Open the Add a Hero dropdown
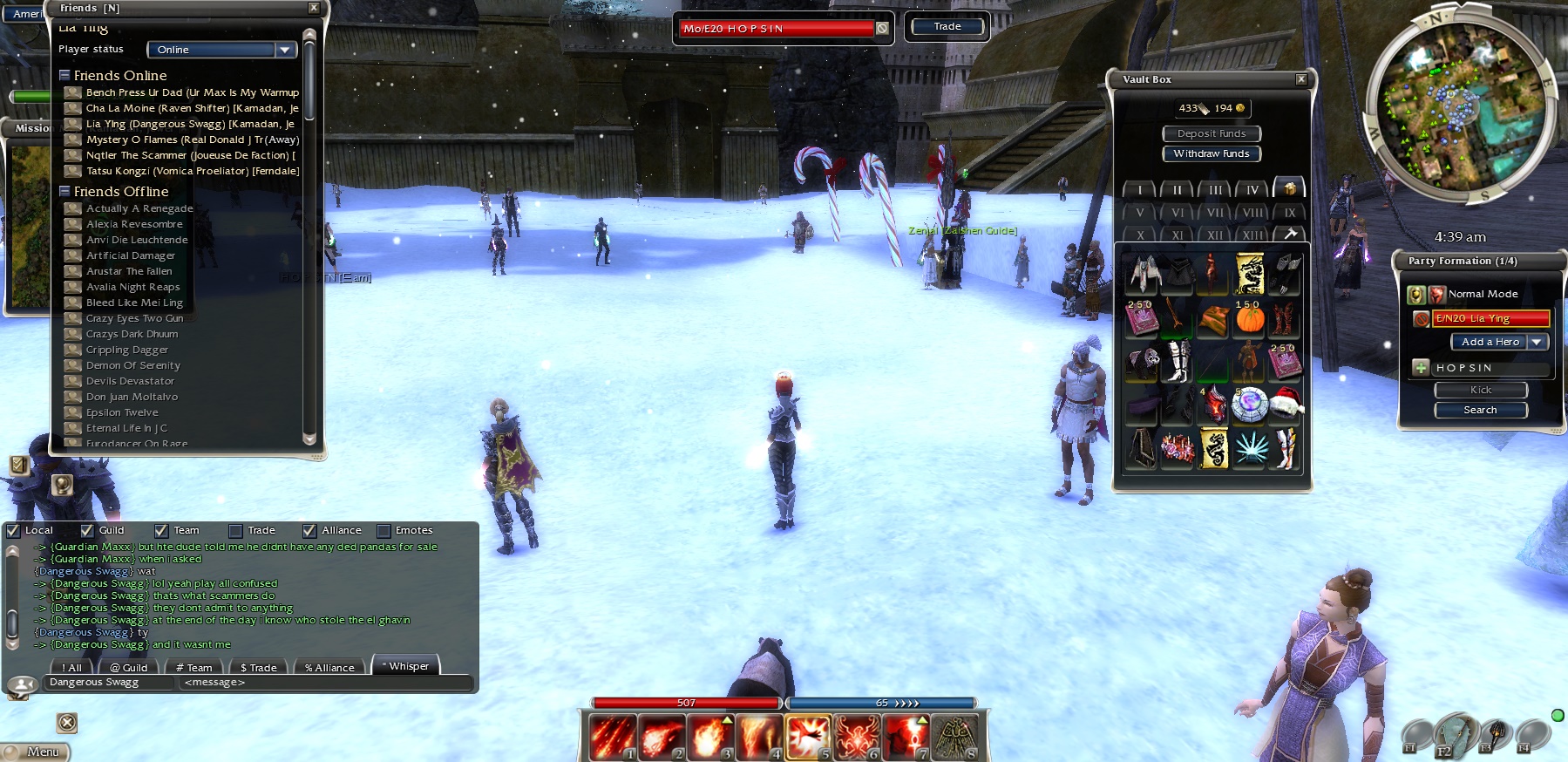The image size is (1568, 762). 1537,342
